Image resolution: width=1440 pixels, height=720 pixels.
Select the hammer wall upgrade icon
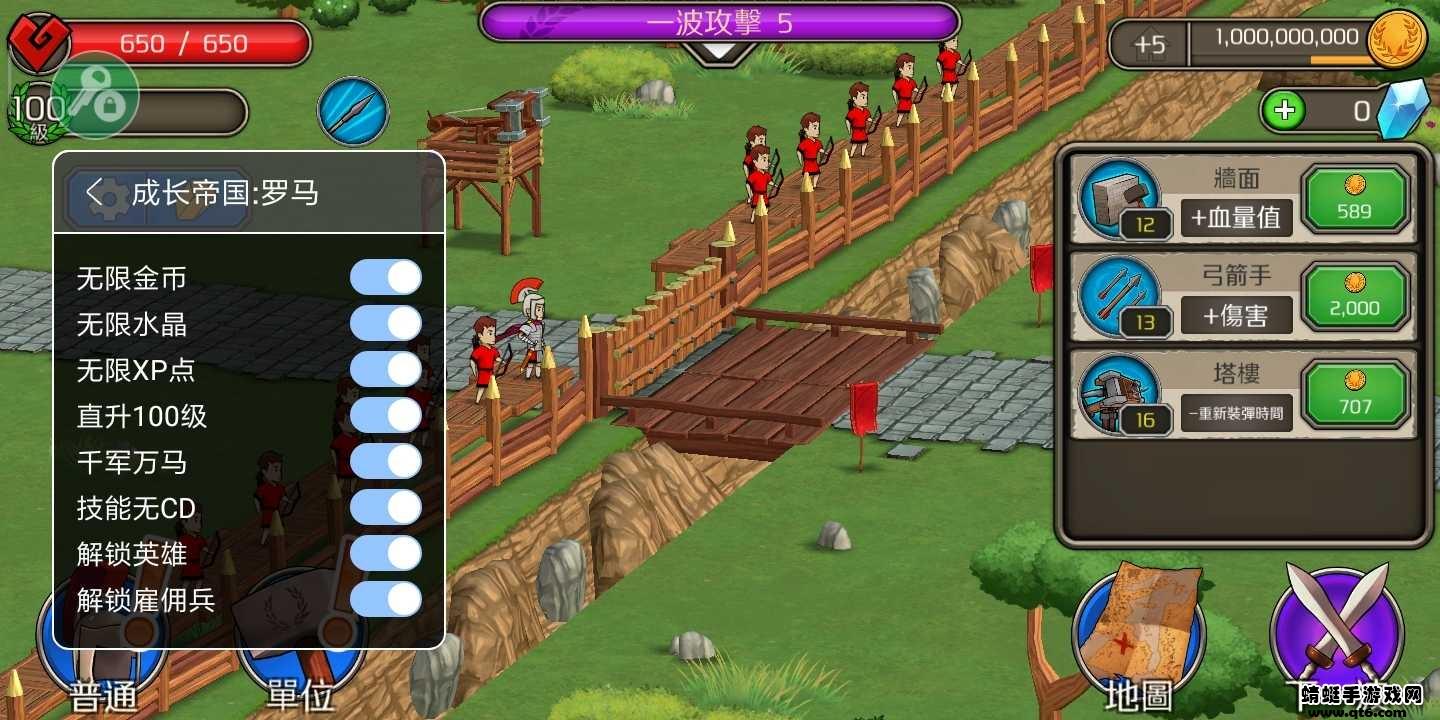pos(1122,197)
